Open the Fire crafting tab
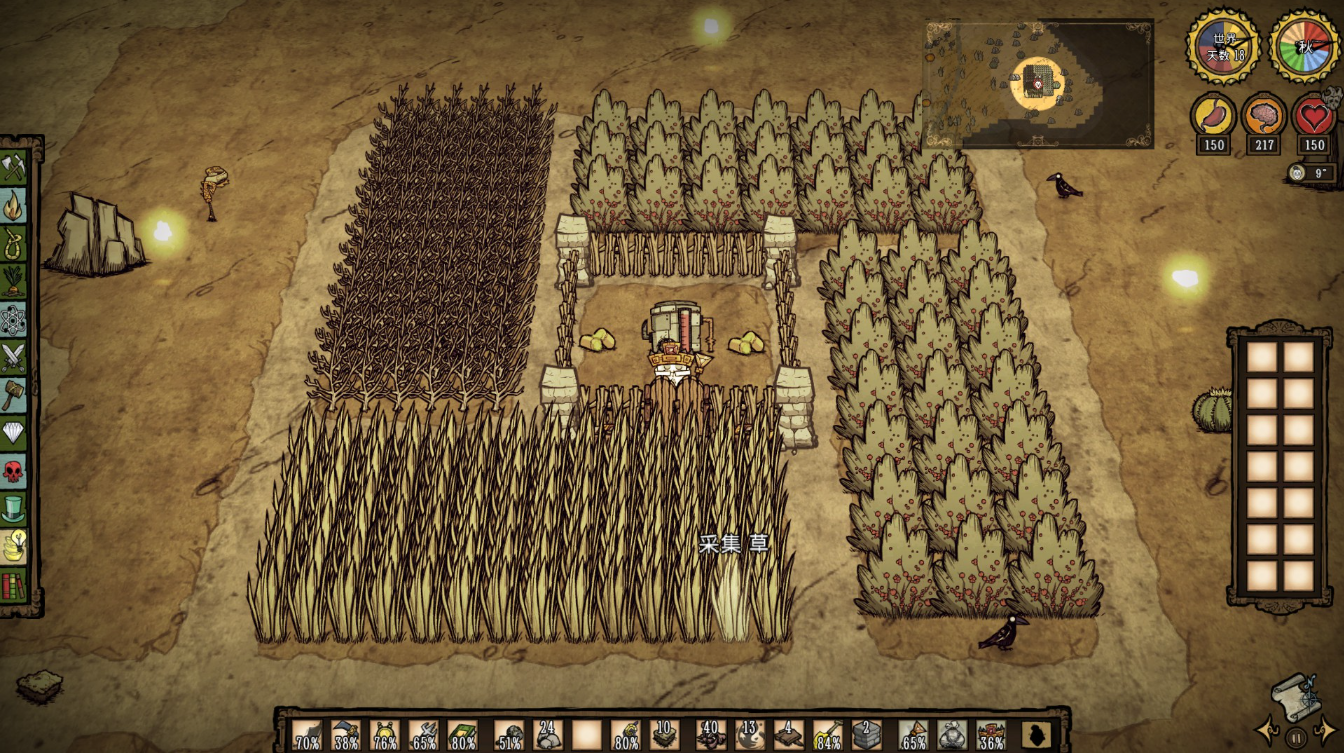The width and height of the screenshot is (1344, 753). tap(14, 205)
